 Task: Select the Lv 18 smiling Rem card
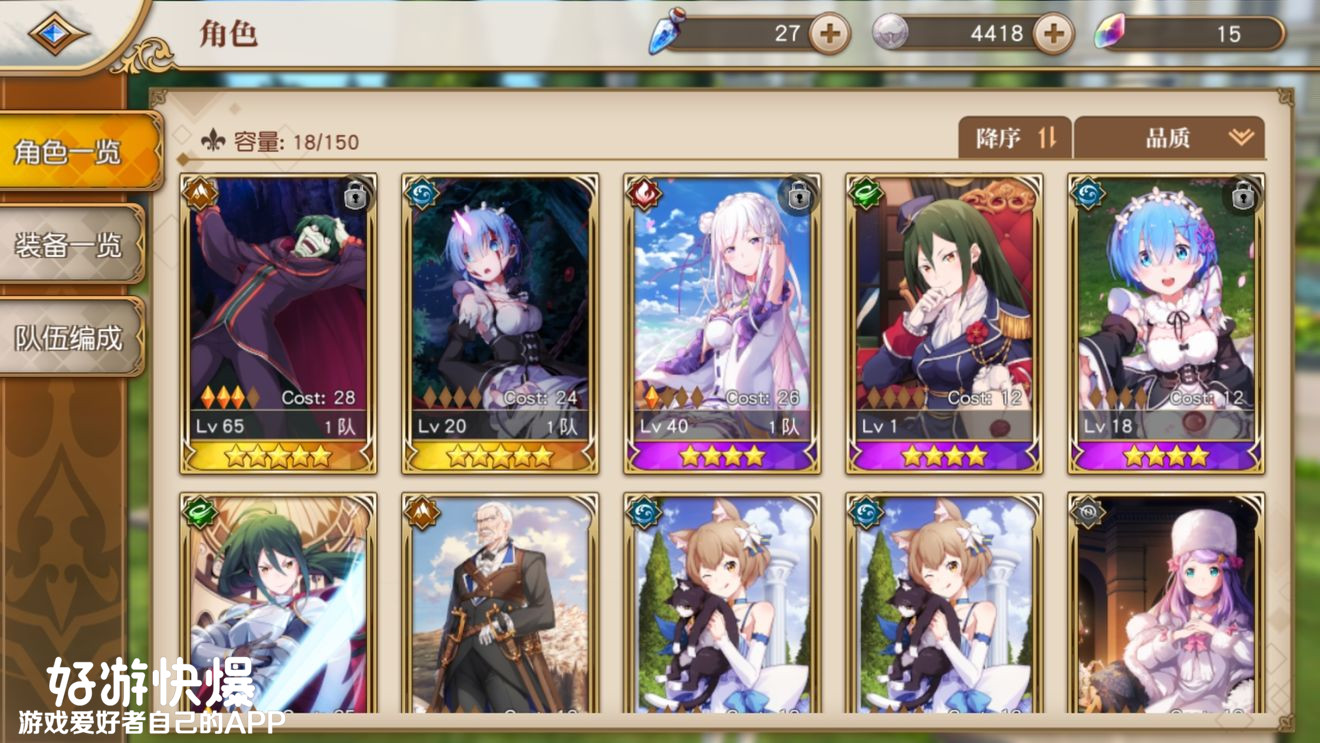click(1166, 322)
